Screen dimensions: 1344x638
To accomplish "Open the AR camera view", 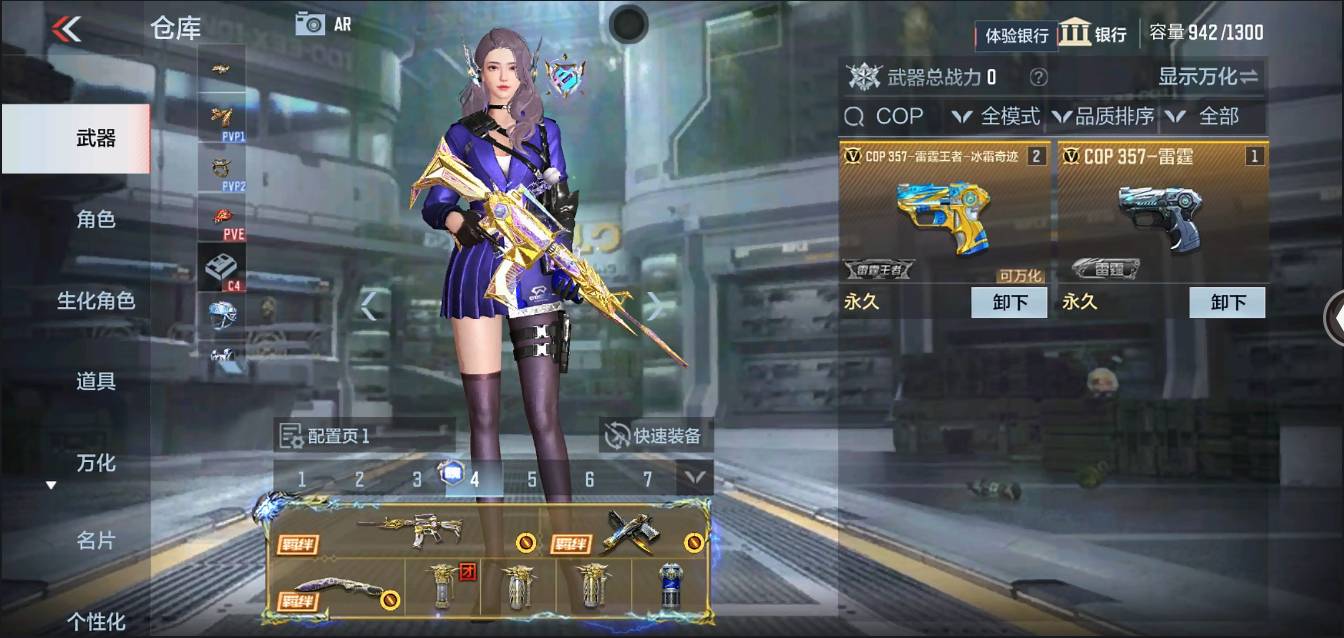I will tap(322, 24).
